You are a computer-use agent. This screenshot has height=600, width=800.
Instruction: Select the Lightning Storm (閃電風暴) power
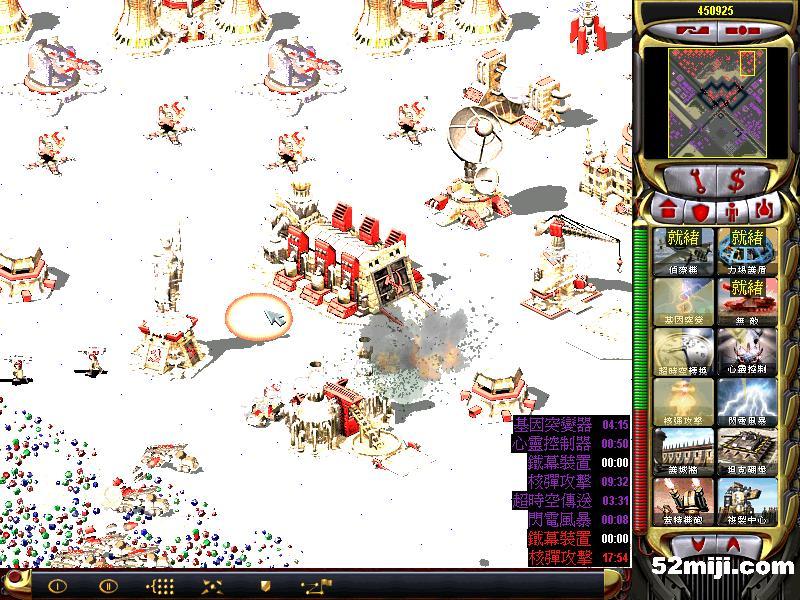click(746, 402)
